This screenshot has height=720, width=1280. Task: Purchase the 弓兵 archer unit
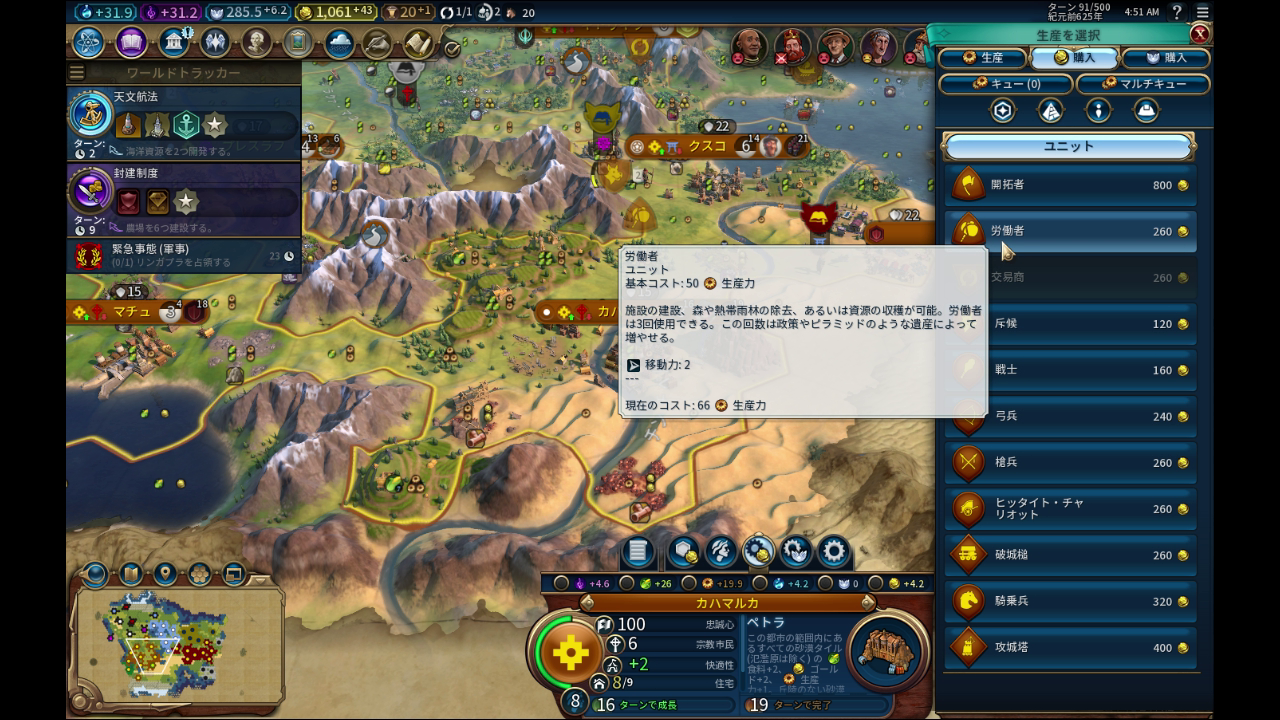click(x=1070, y=416)
